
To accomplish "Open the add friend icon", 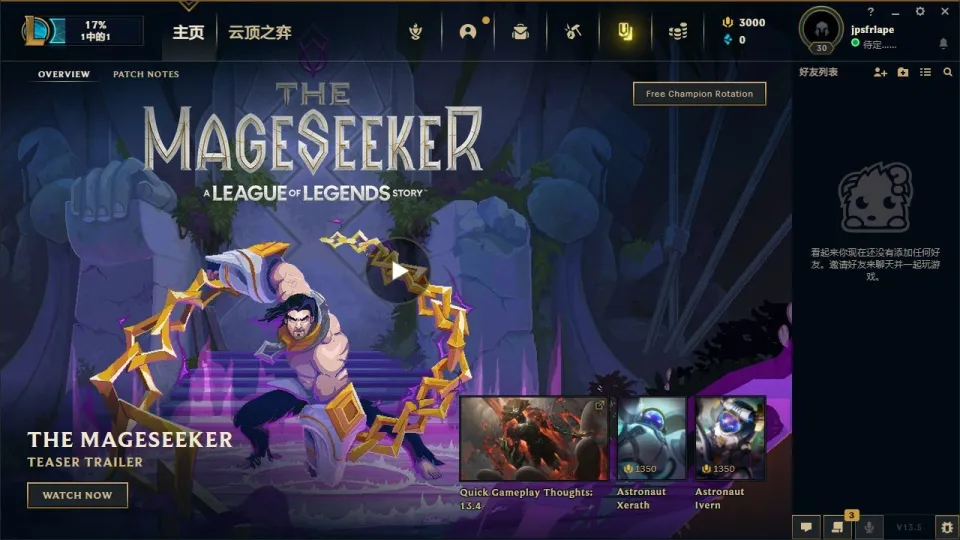I will [x=880, y=72].
